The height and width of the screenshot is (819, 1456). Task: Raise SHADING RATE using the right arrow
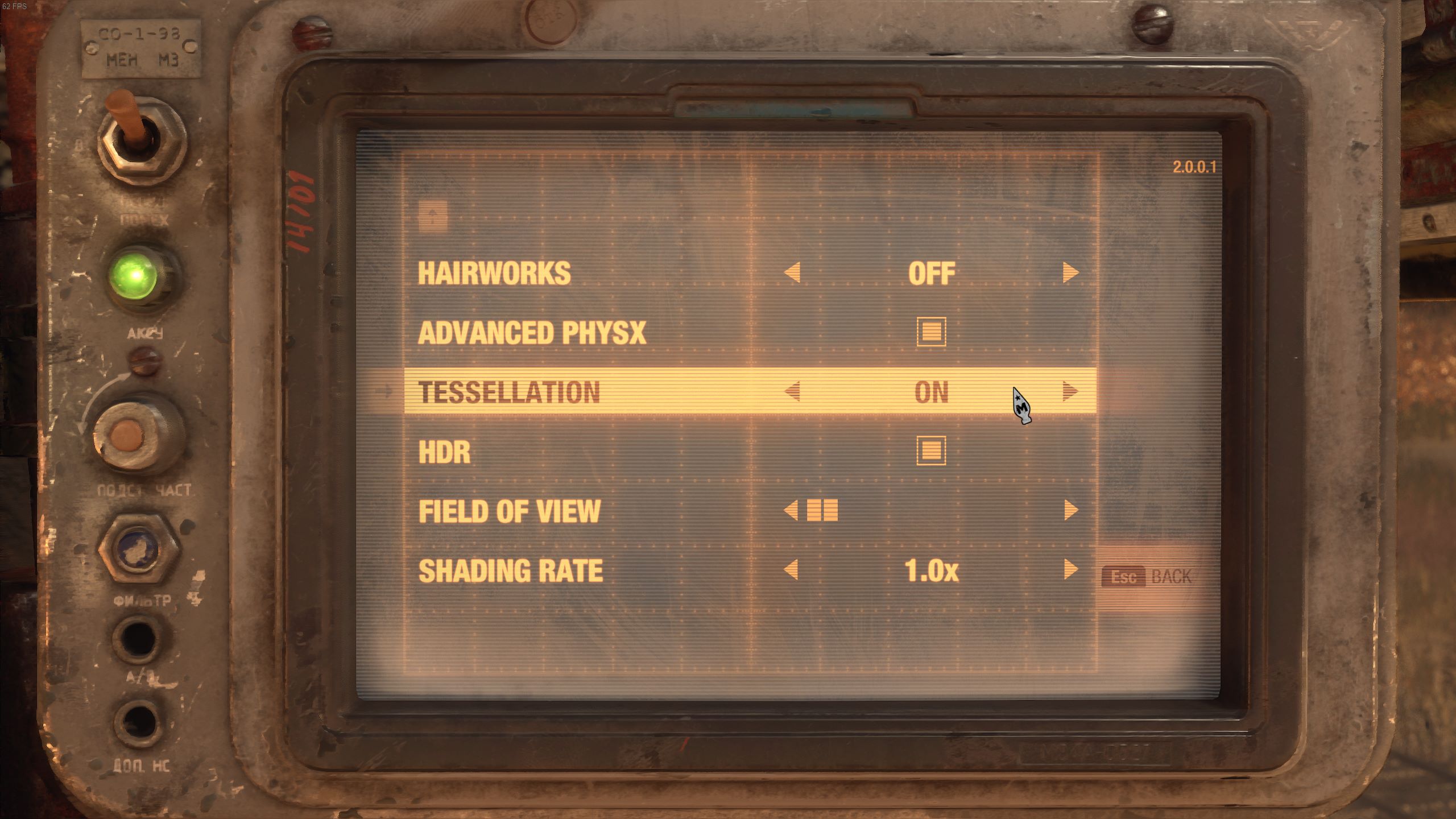[1069, 570]
